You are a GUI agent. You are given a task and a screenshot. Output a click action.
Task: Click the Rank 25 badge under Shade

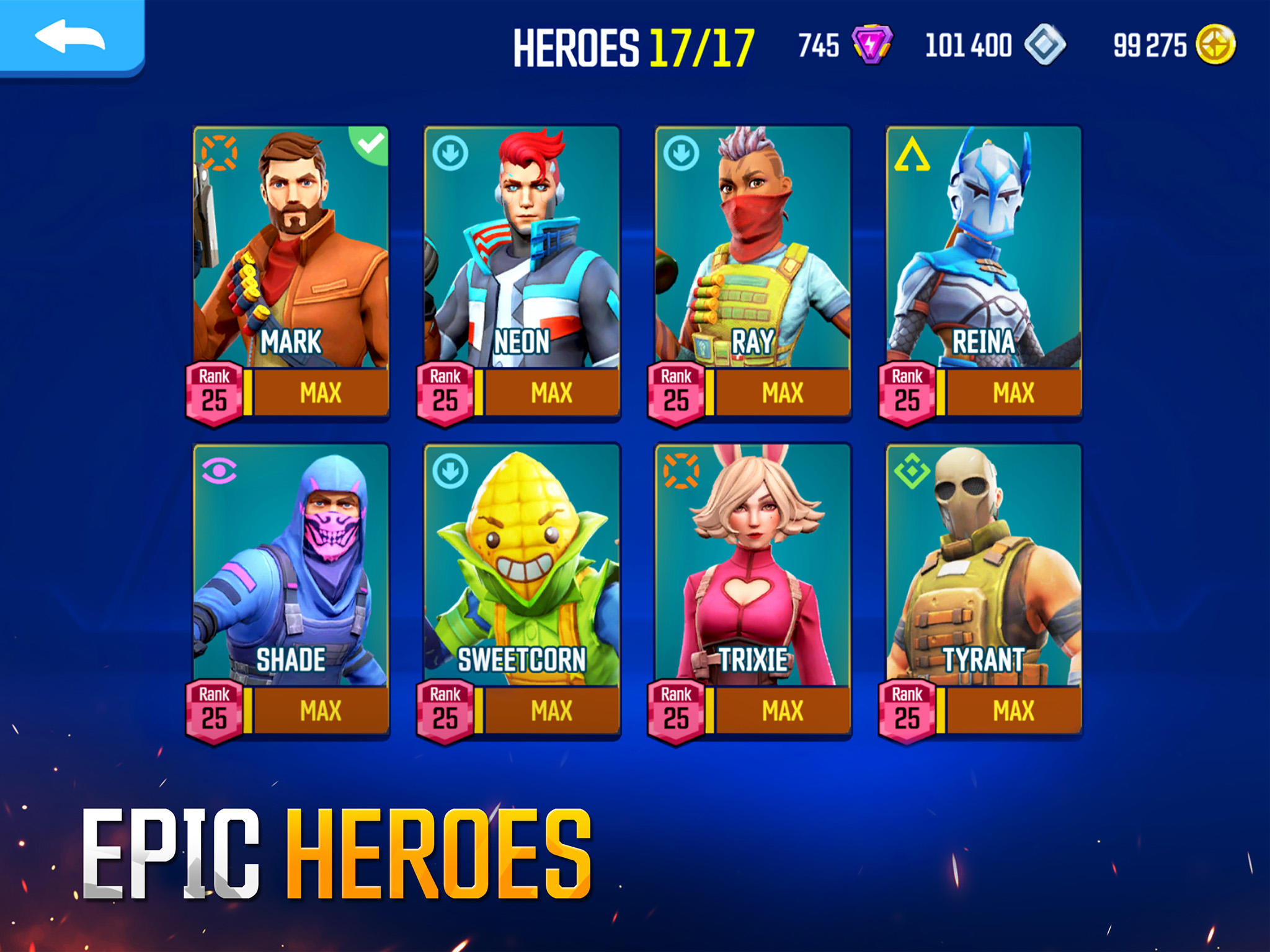click(x=213, y=710)
